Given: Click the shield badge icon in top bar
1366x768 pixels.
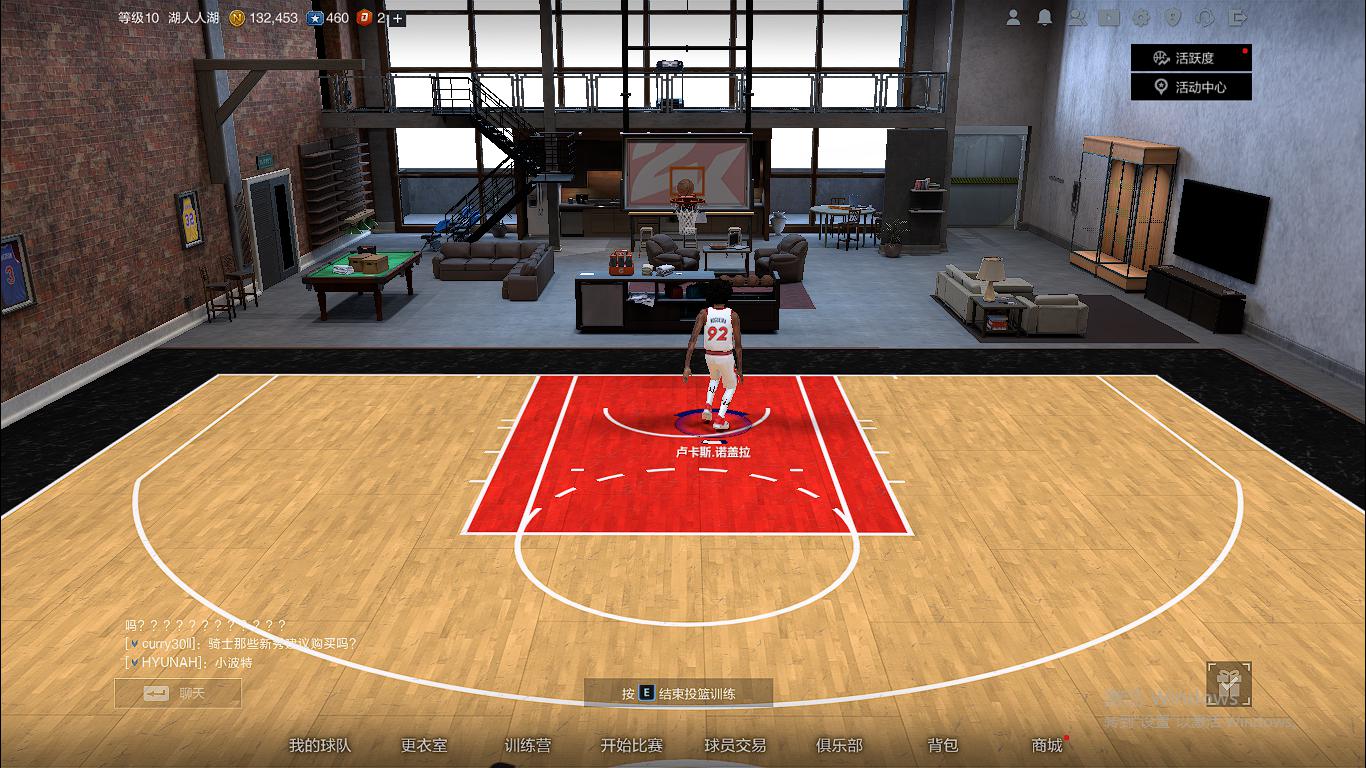Looking at the screenshot, I should 1172,17.
